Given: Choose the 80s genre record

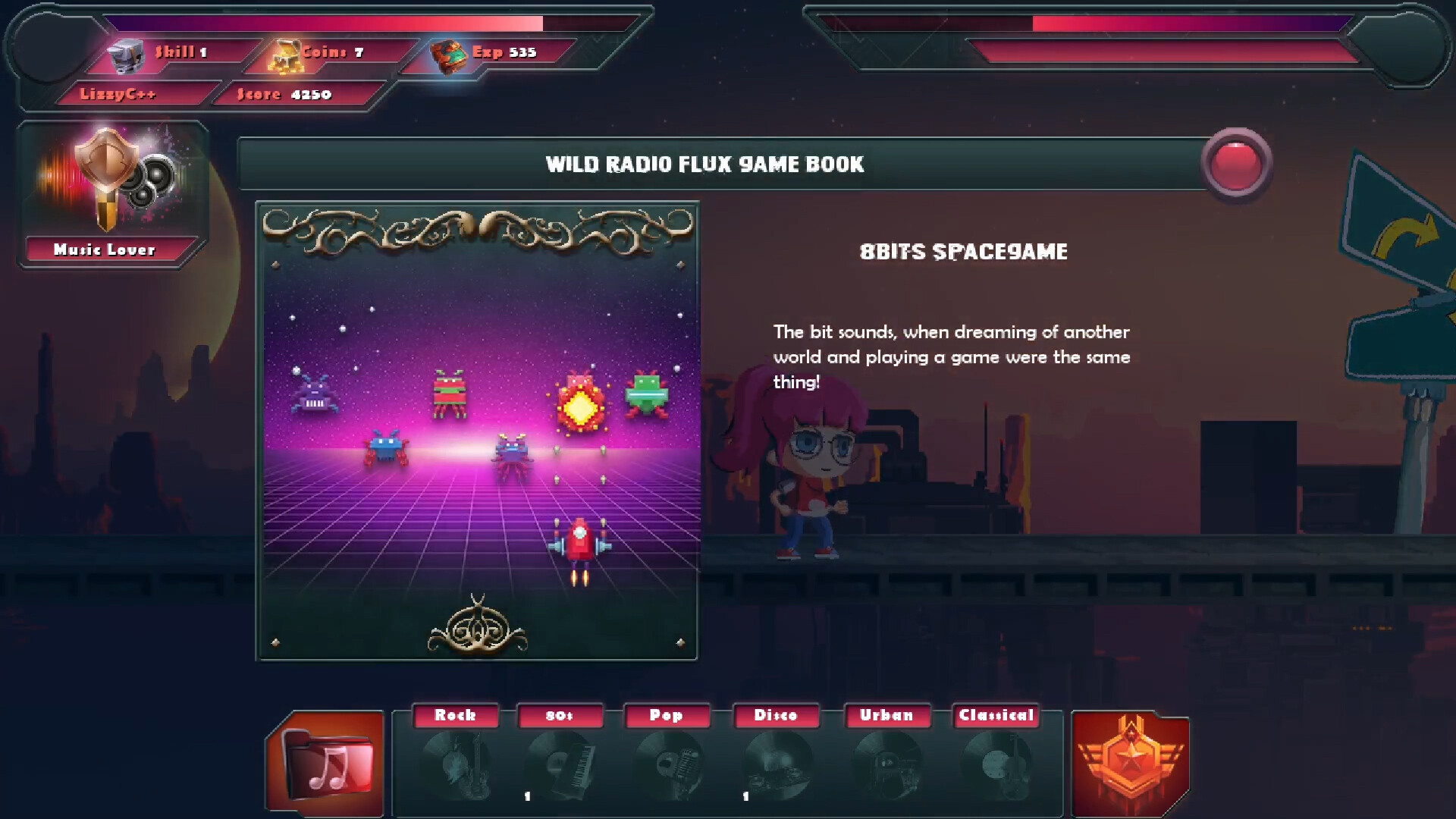Looking at the screenshot, I should click(x=561, y=763).
